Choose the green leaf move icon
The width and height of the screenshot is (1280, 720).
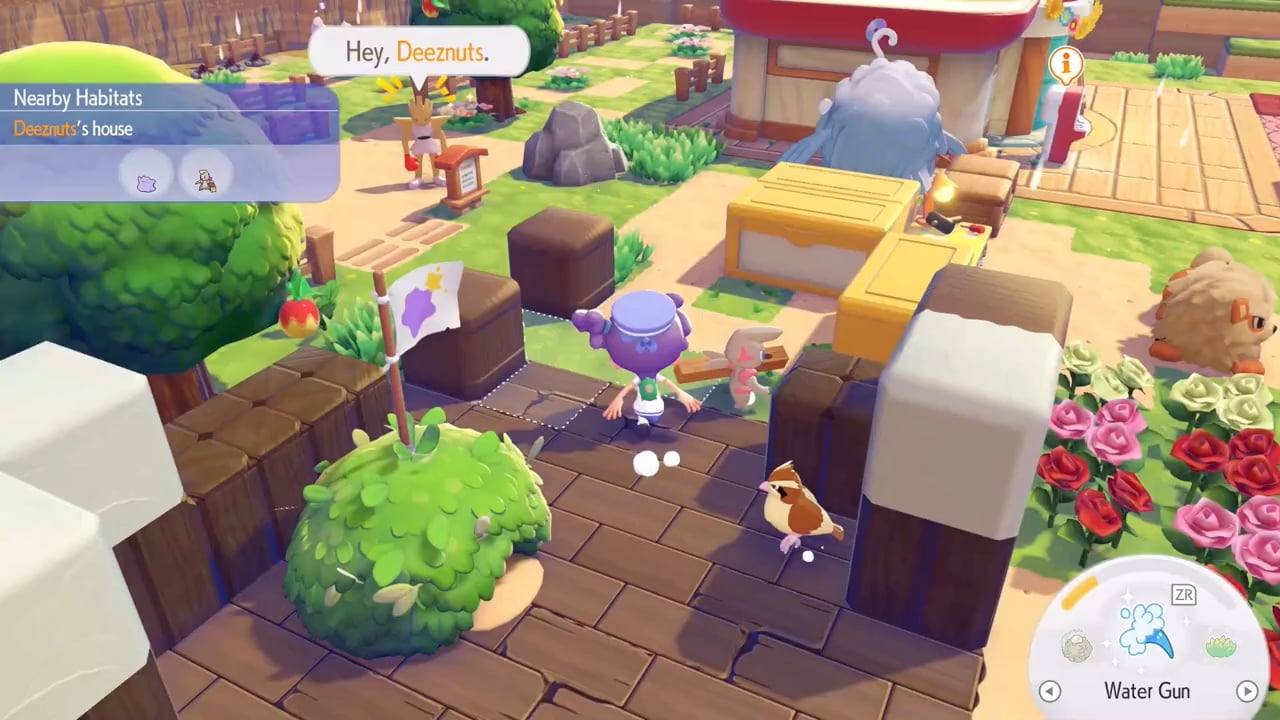coord(1221,646)
